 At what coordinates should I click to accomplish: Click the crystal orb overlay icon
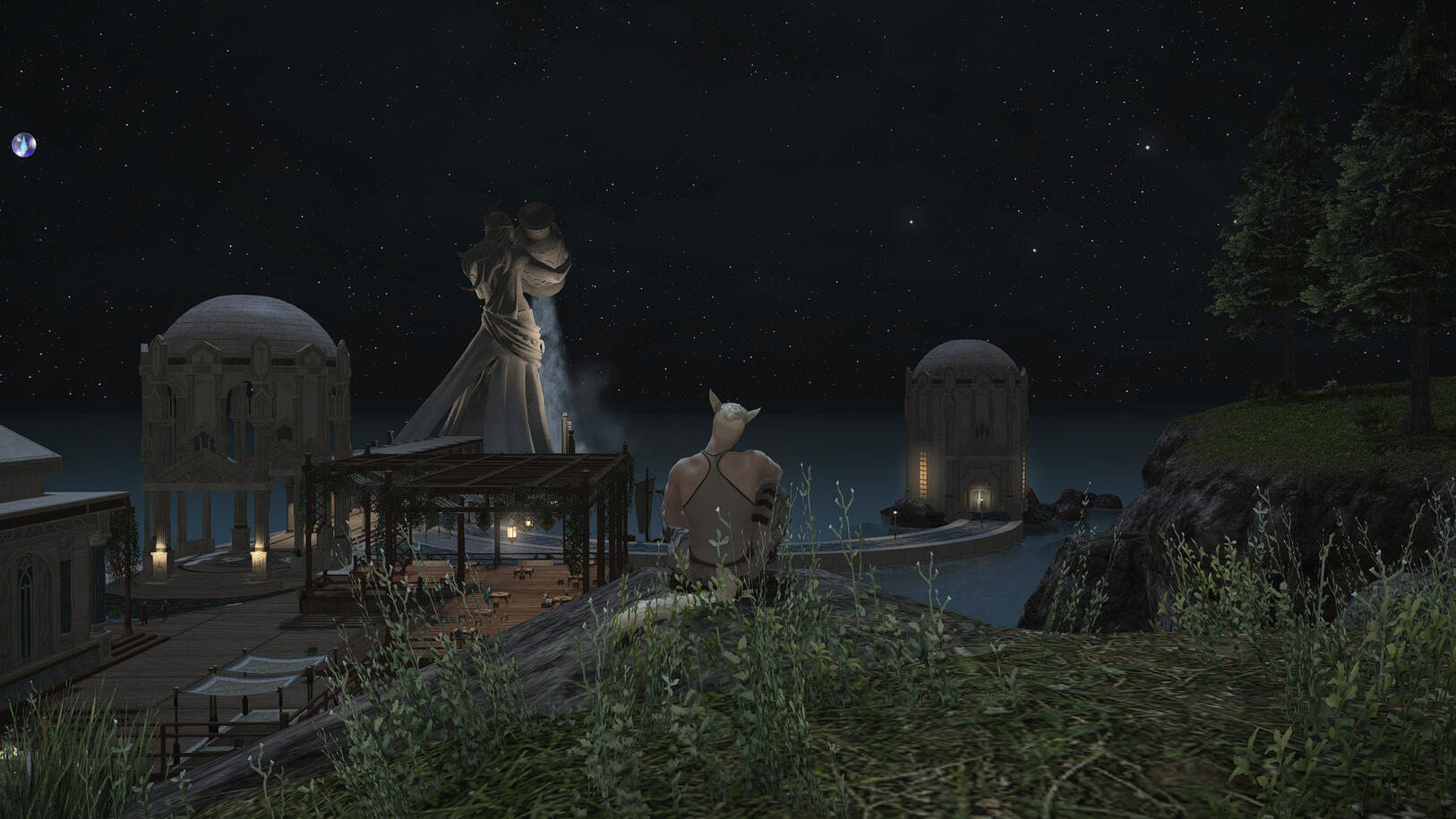23,144
